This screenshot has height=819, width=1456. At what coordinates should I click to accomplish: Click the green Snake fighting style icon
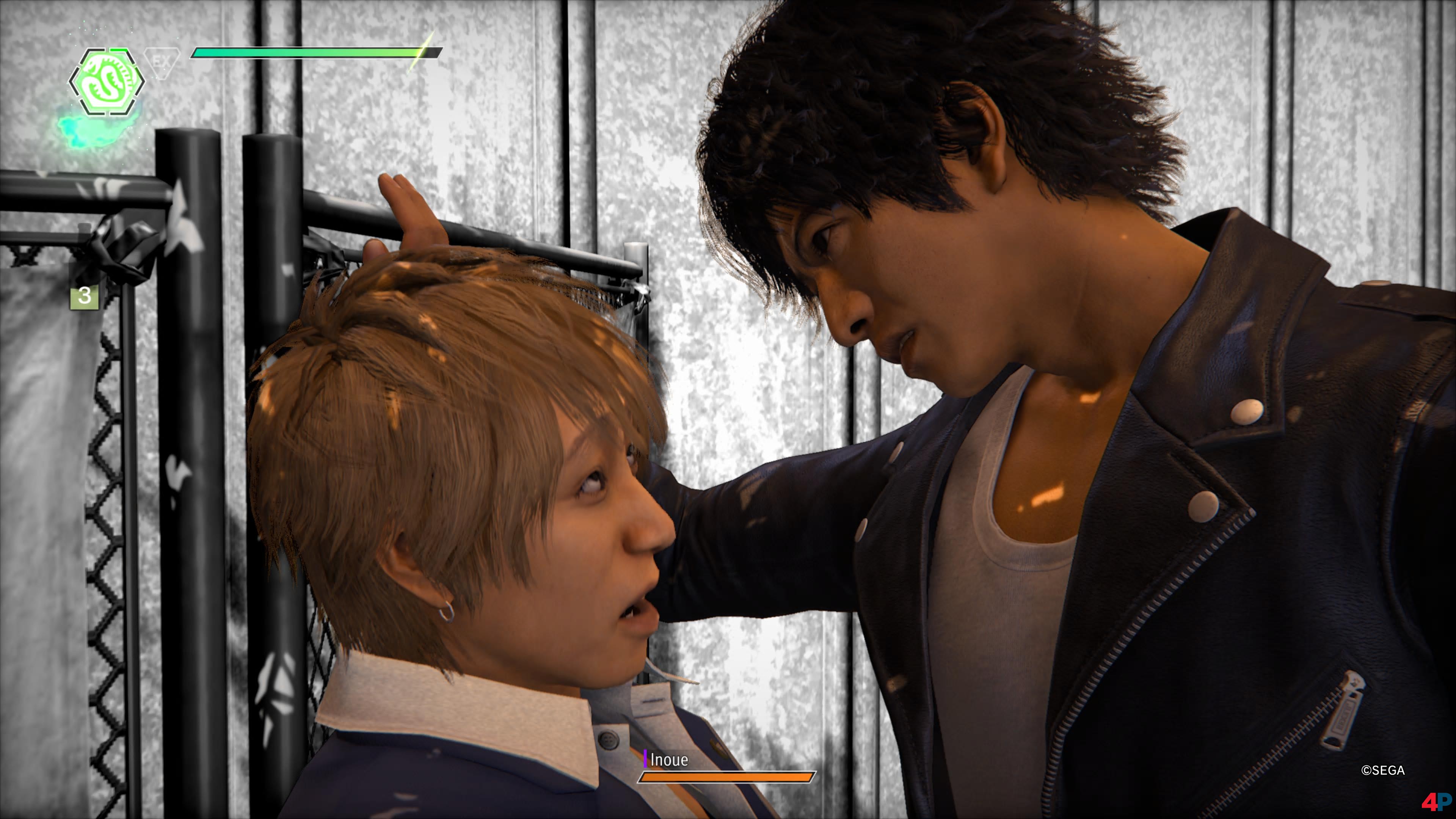point(106,83)
